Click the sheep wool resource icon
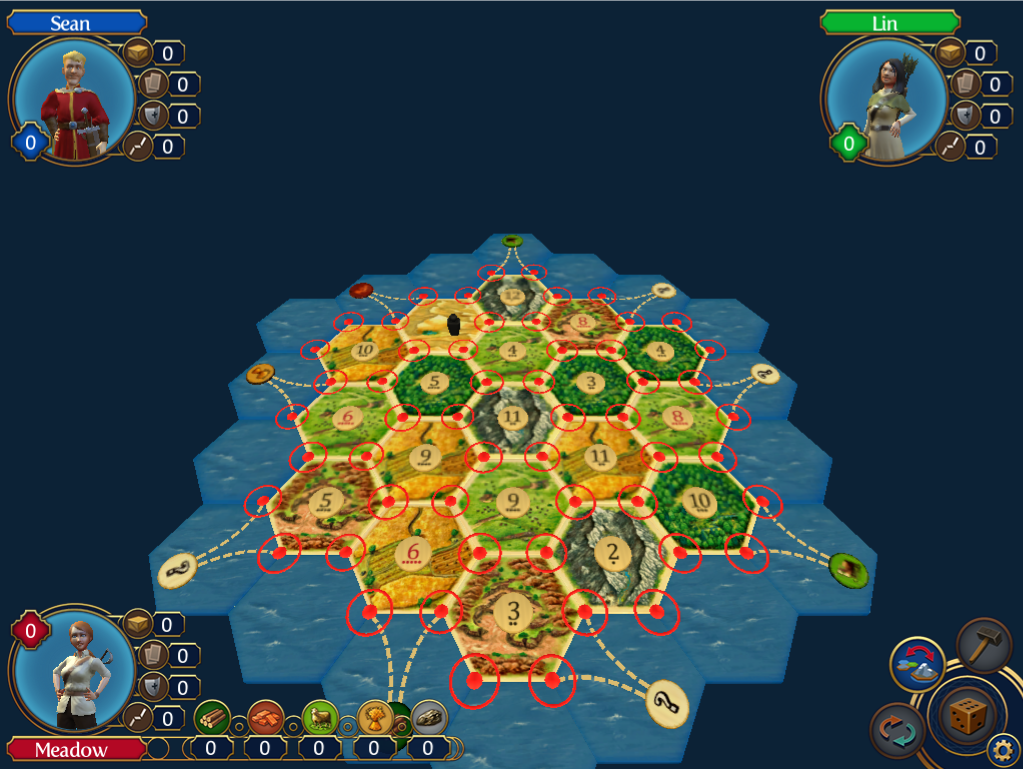 click(319, 717)
